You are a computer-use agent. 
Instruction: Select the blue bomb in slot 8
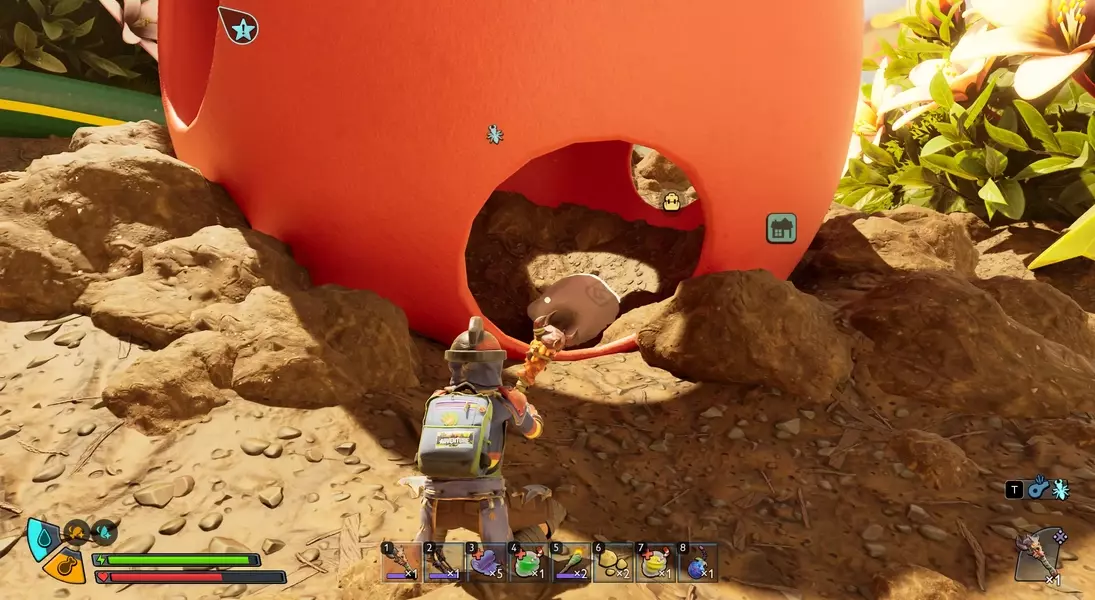pyautogui.click(x=698, y=562)
